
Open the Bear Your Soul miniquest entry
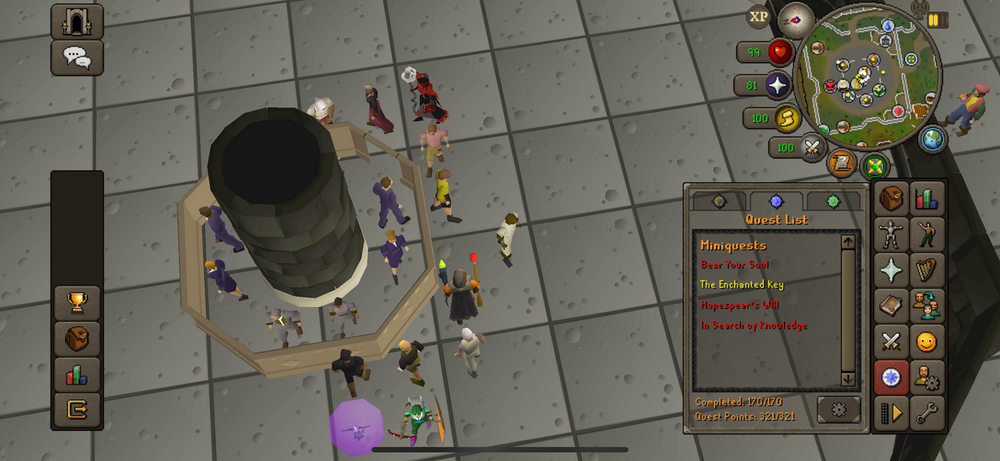click(x=734, y=265)
